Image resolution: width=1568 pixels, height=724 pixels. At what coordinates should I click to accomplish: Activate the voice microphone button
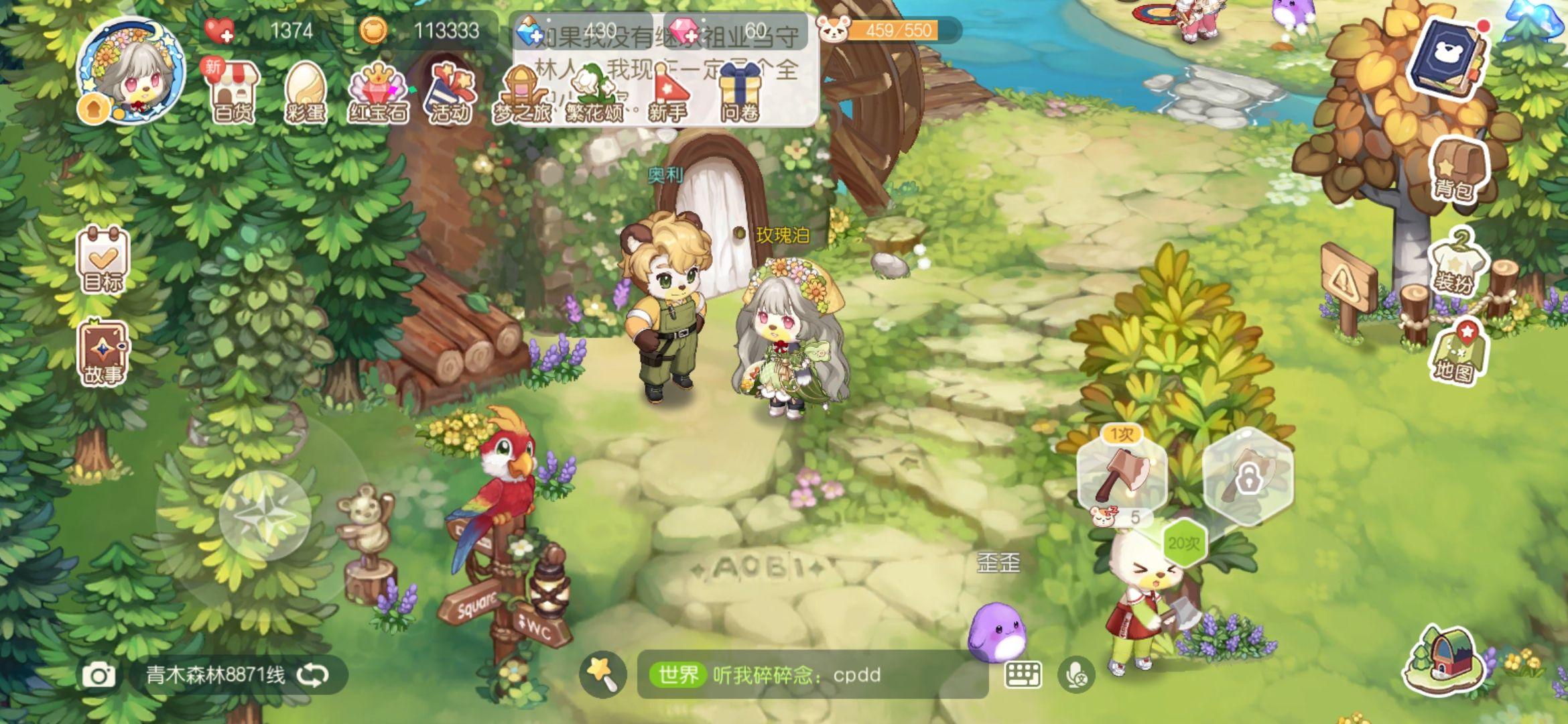point(1076,675)
